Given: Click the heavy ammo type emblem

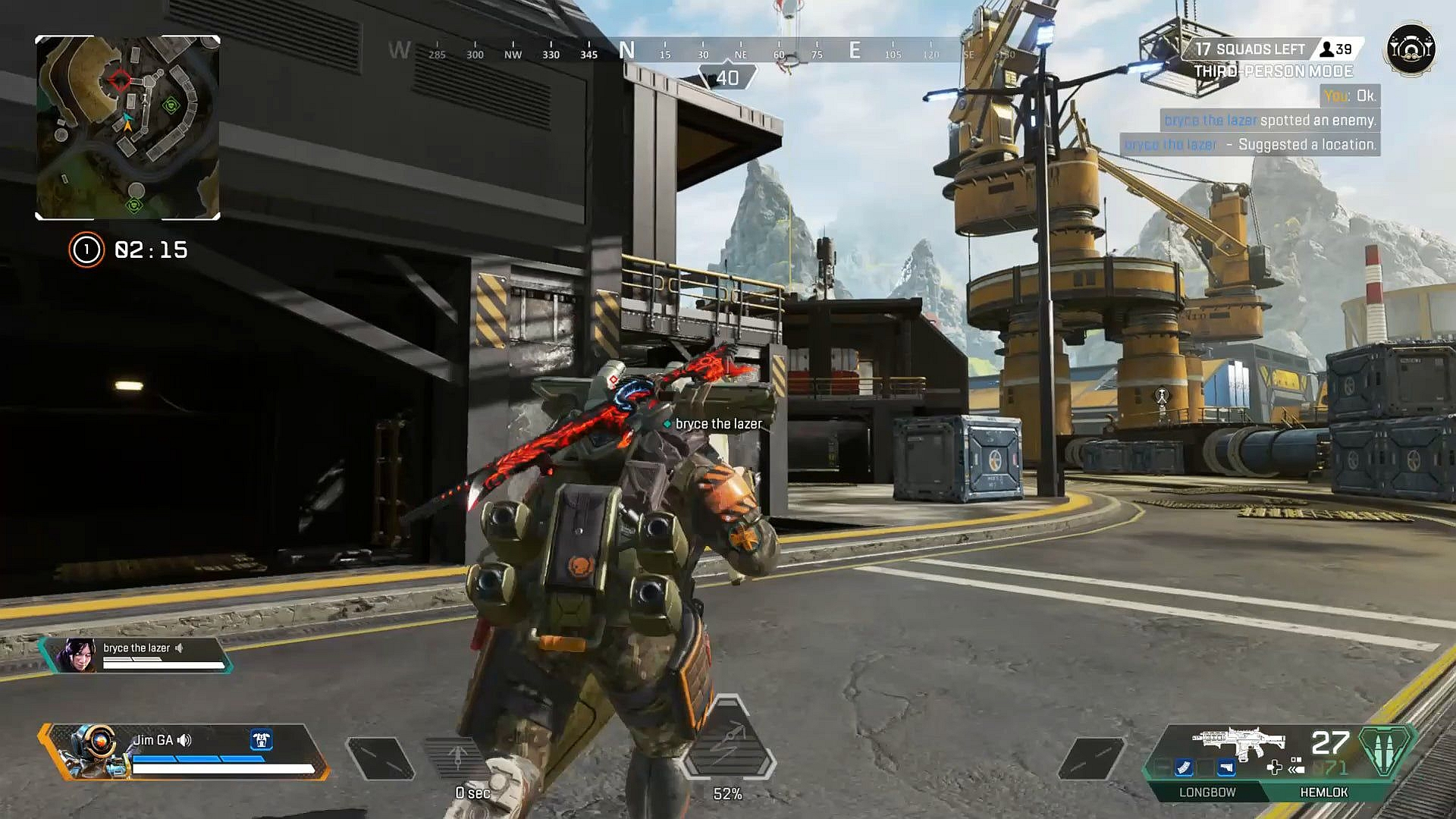Looking at the screenshot, I should tap(1387, 752).
